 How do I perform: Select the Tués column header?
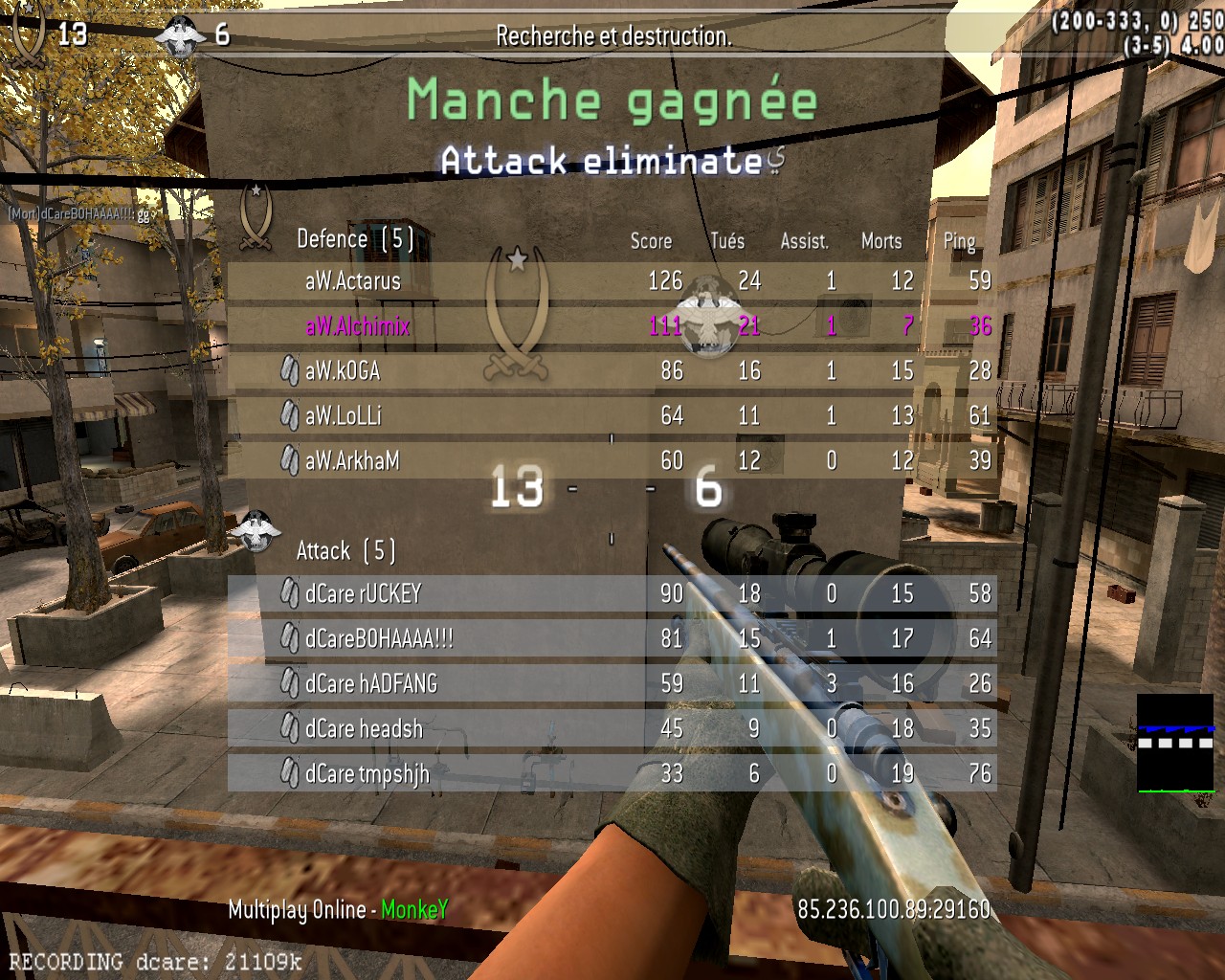[727, 241]
